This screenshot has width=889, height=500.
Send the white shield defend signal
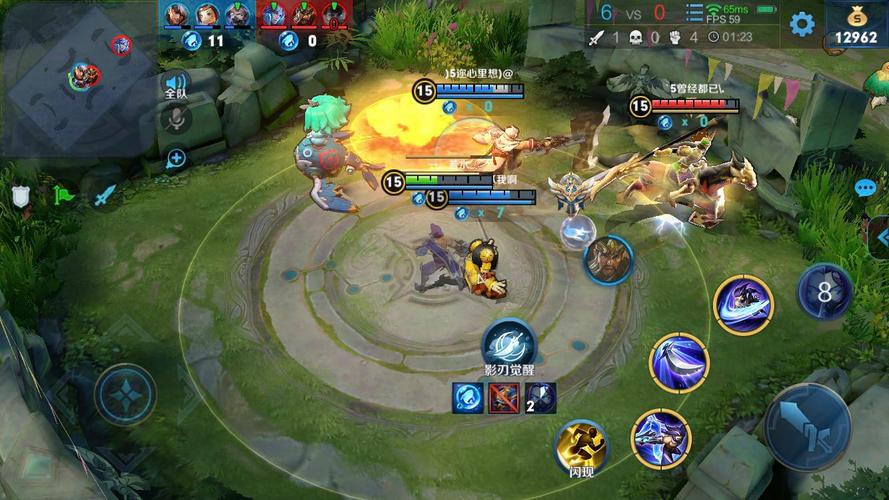click(21, 196)
